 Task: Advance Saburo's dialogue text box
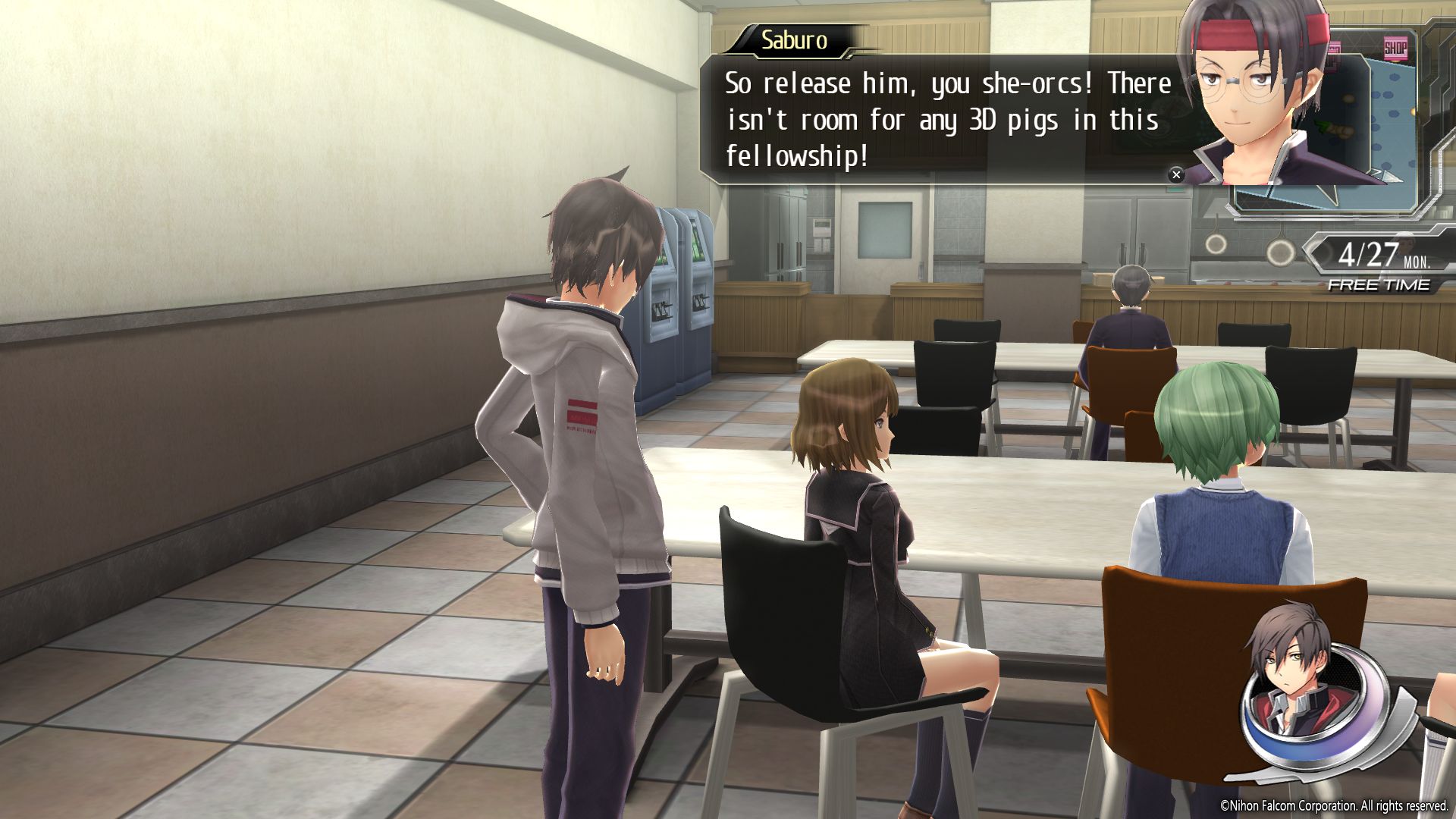pyautogui.click(x=940, y=120)
